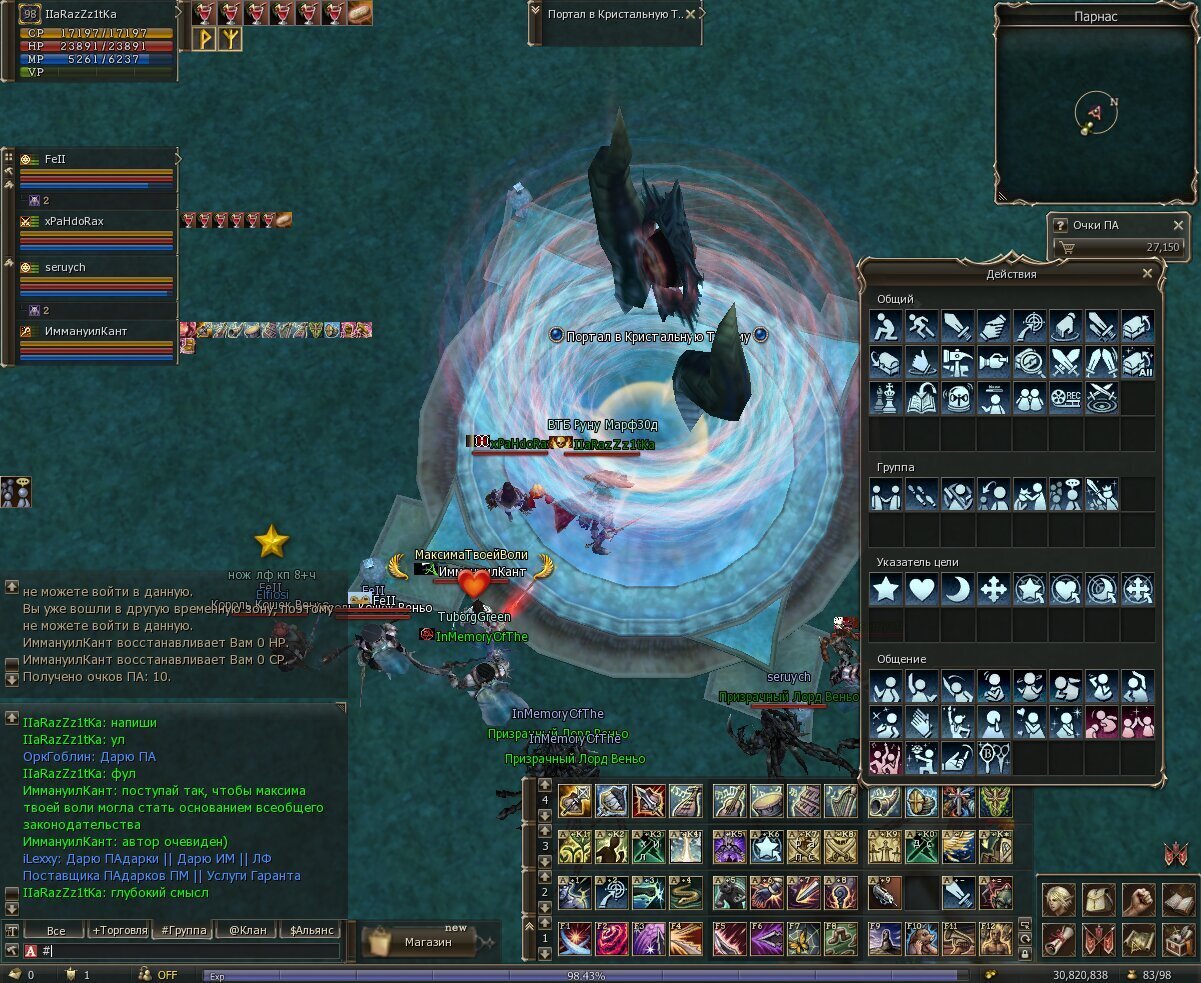Show the Все chat tab
Image resolution: width=1201 pixels, height=983 pixels.
click(x=55, y=930)
